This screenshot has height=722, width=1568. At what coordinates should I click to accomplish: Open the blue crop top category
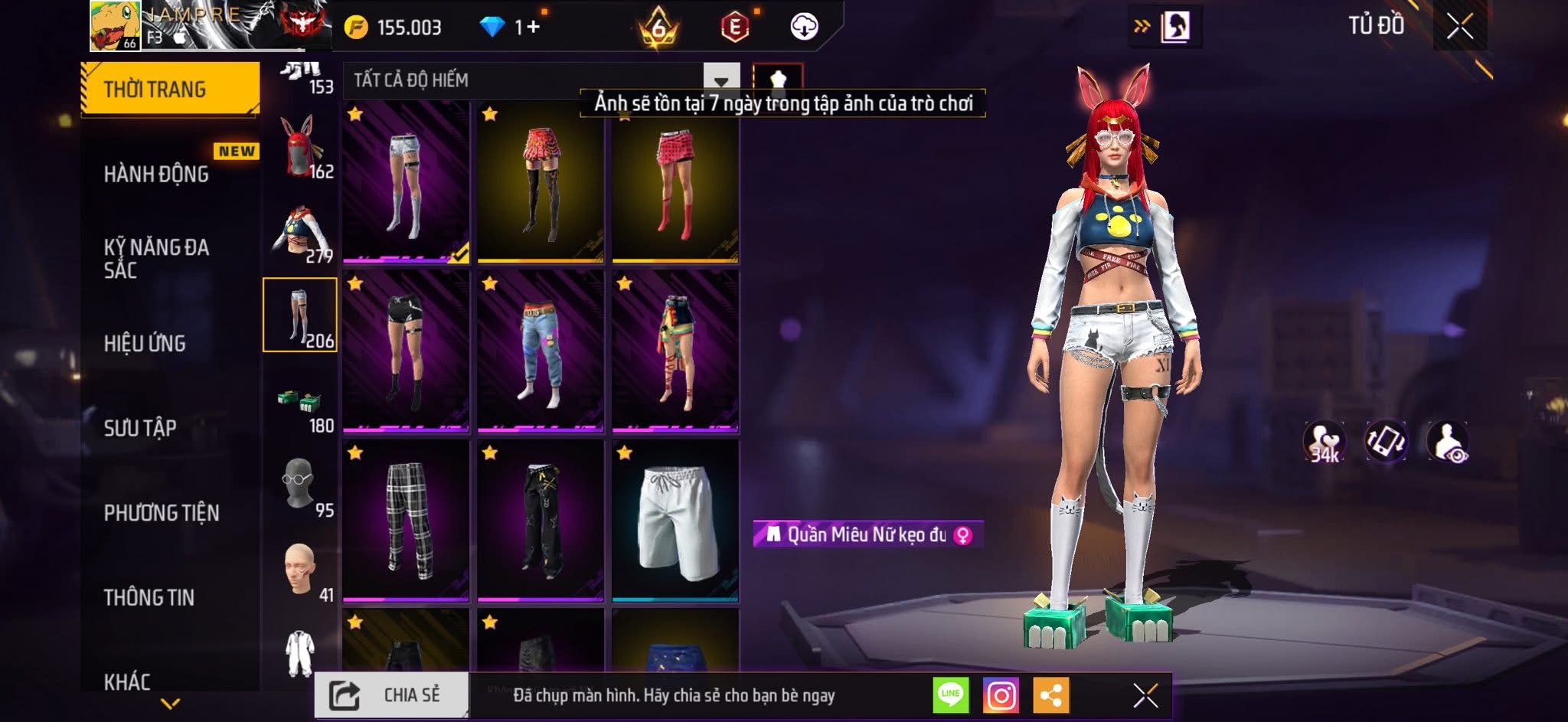[x=300, y=232]
